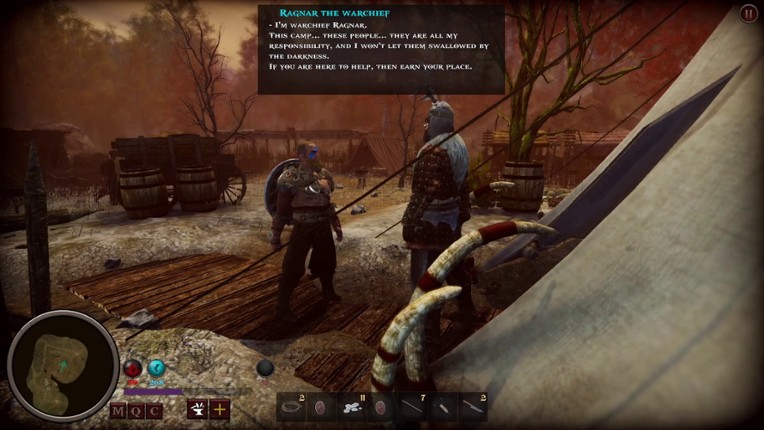Open the Q menu button
The image size is (764, 430).
(137, 410)
